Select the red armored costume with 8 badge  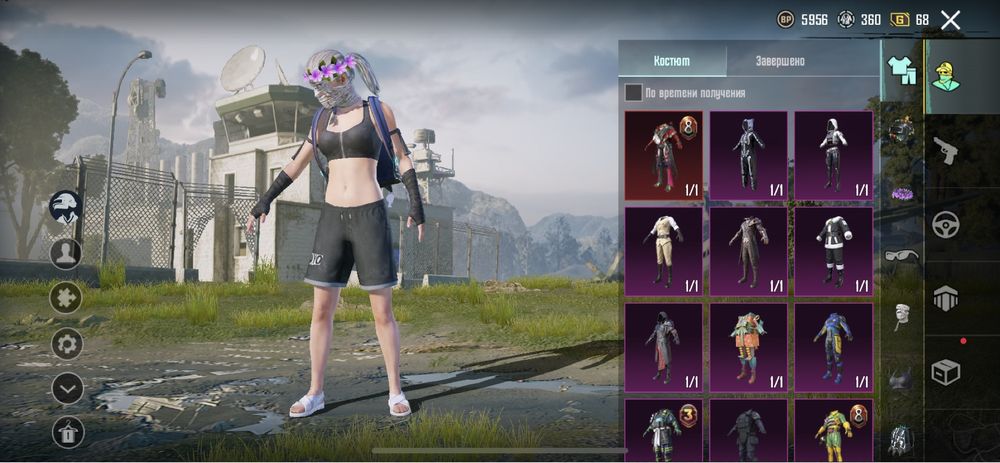tap(664, 155)
